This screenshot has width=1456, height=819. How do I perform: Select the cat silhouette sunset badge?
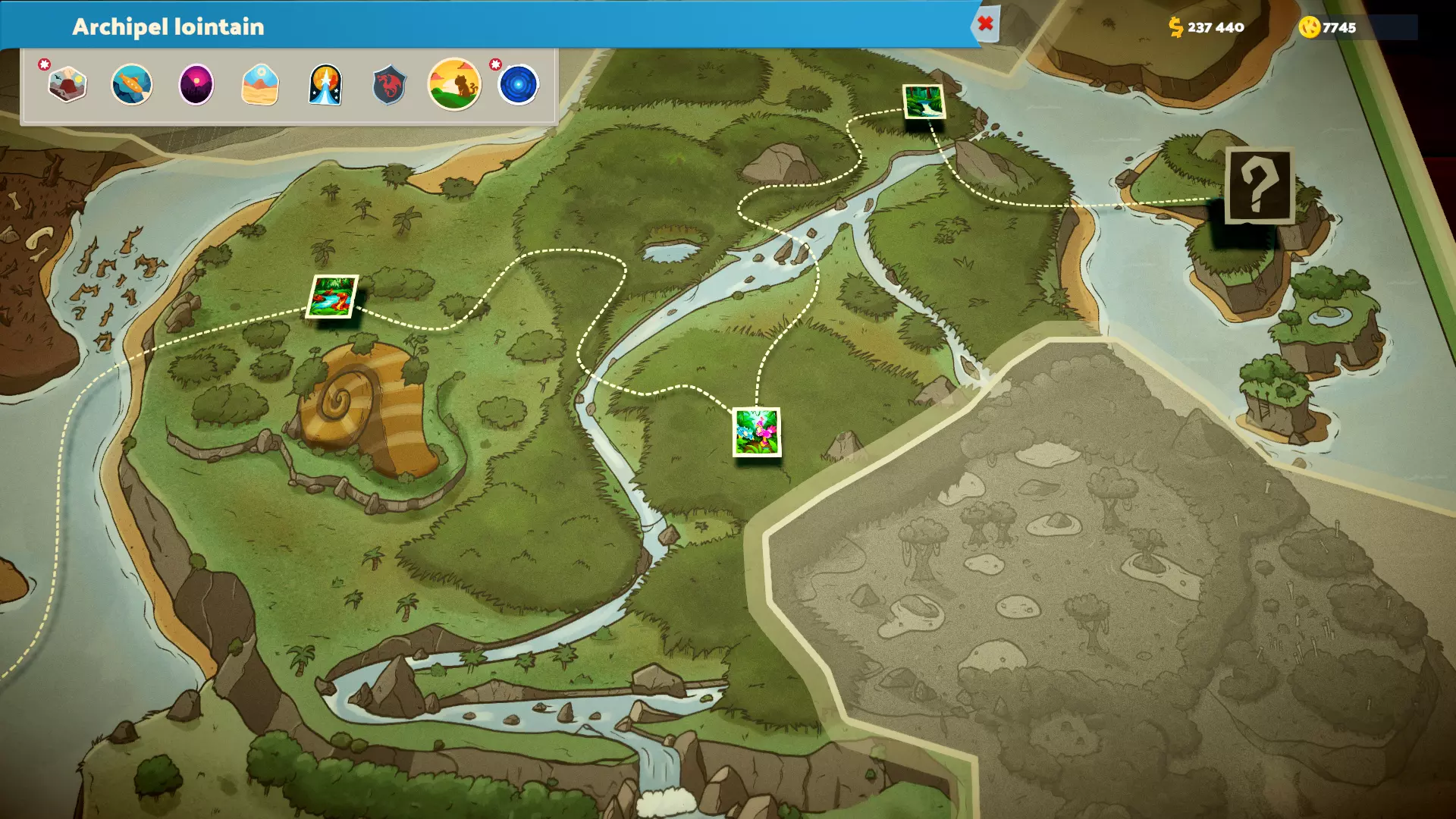tap(454, 84)
